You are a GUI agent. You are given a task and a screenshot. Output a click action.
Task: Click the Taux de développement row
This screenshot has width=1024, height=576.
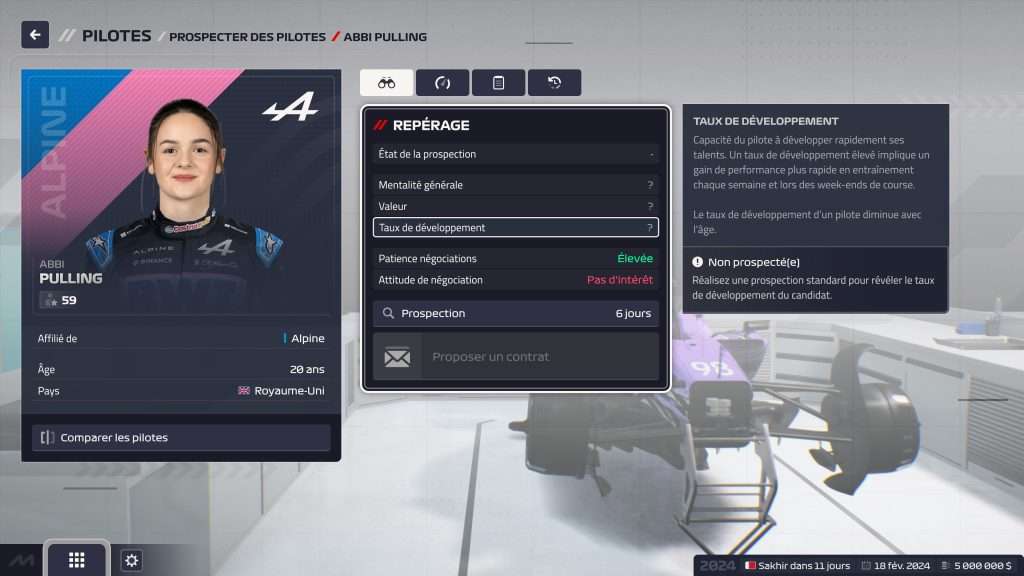point(515,228)
